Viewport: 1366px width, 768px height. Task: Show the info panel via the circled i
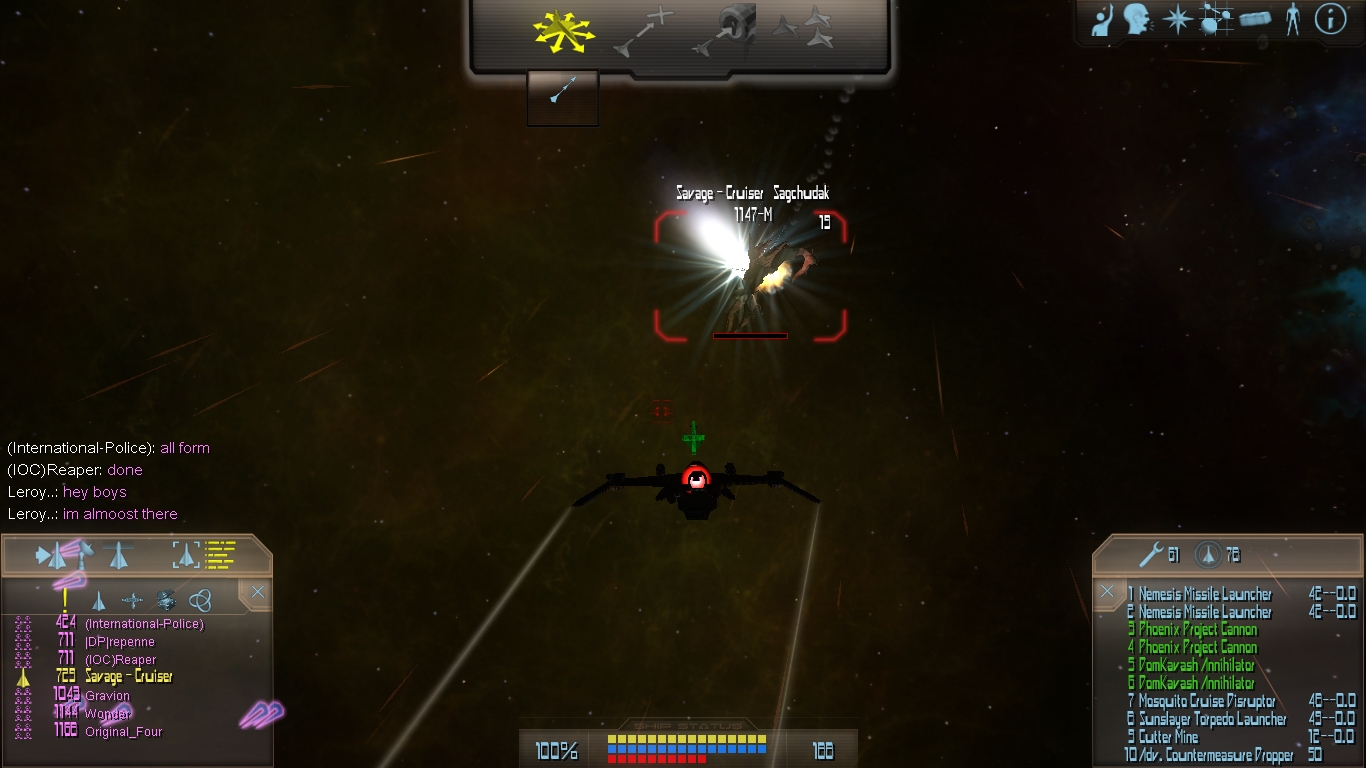tap(1330, 20)
